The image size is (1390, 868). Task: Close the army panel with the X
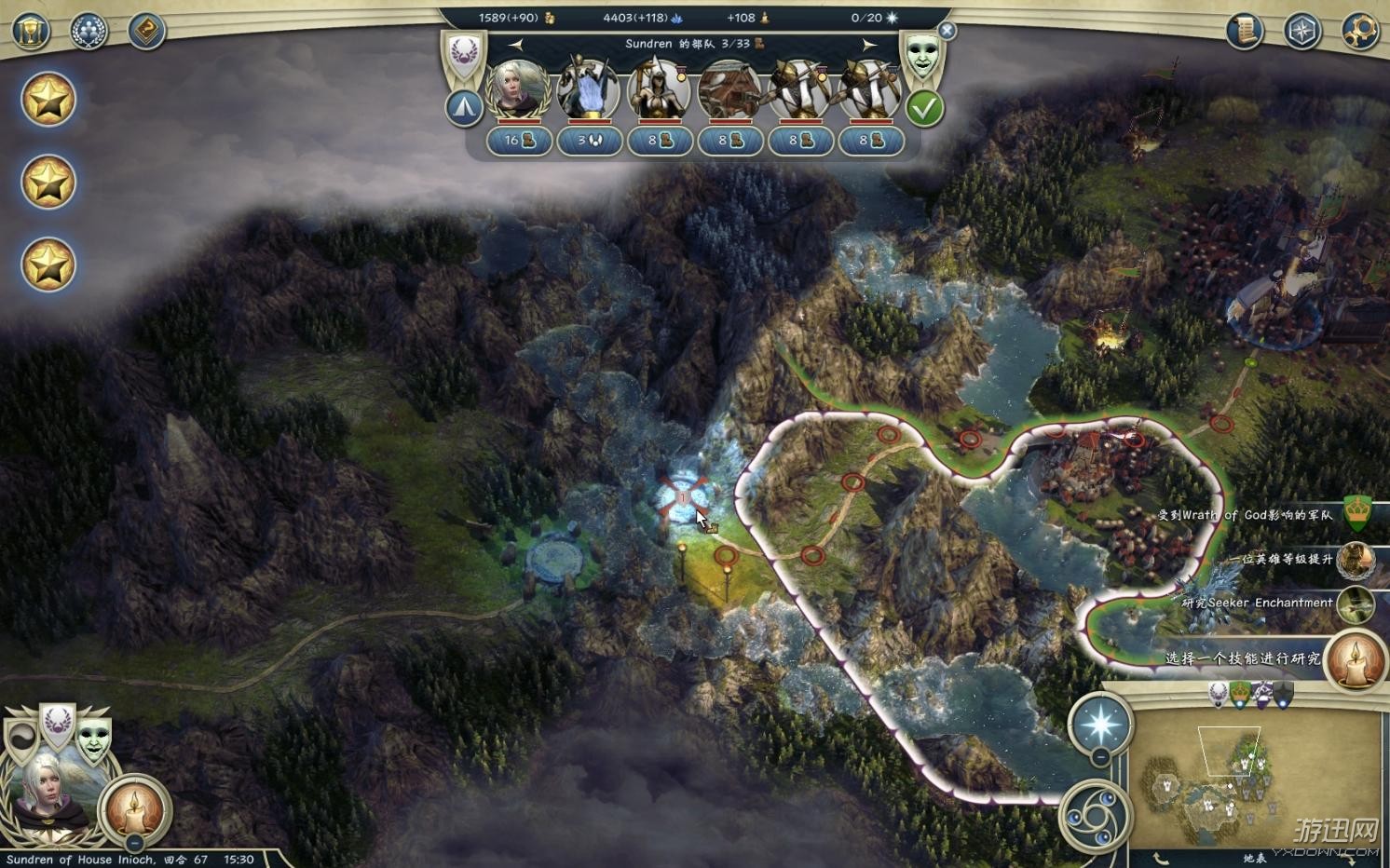(x=947, y=31)
